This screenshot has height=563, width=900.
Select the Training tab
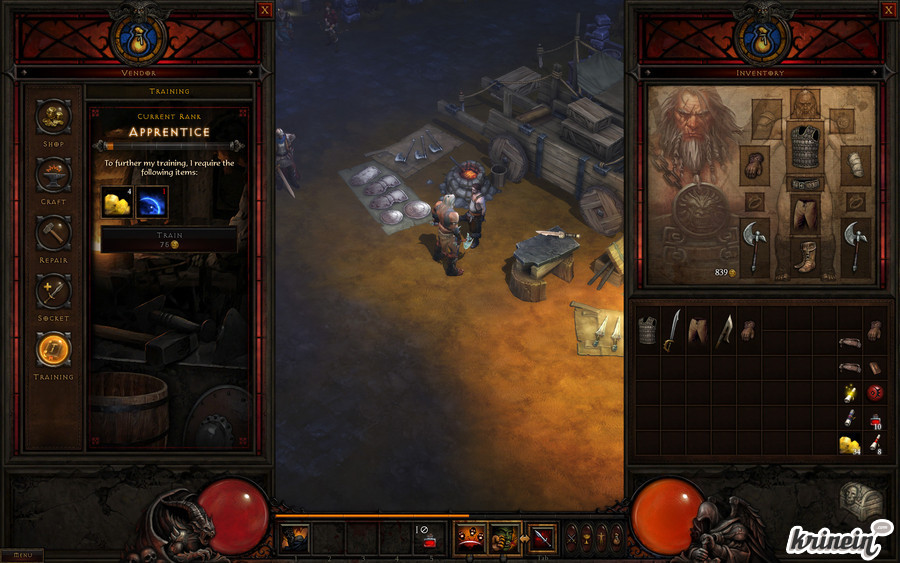click(x=54, y=350)
